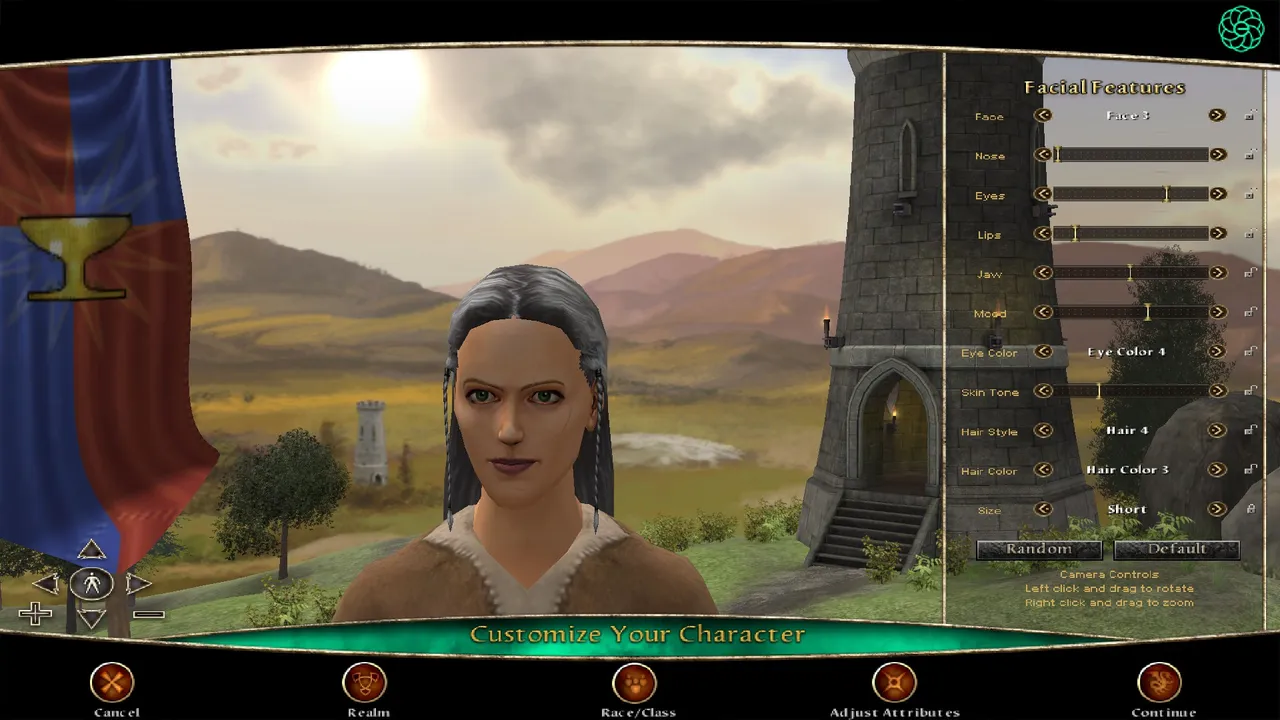This screenshot has width=1280, height=720.
Task: Toggle the lock beside the Face option
Action: pos(1250,115)
